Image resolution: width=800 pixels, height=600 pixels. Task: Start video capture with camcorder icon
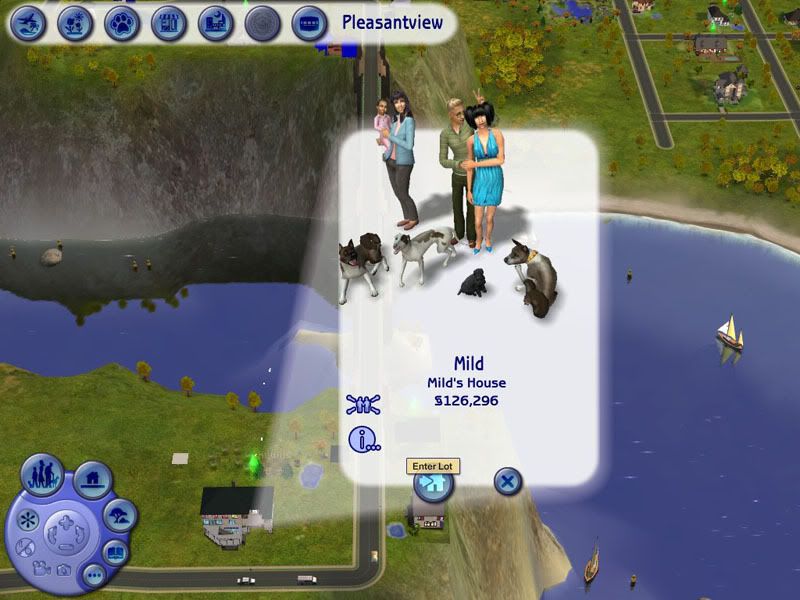(x=40, y=568)
